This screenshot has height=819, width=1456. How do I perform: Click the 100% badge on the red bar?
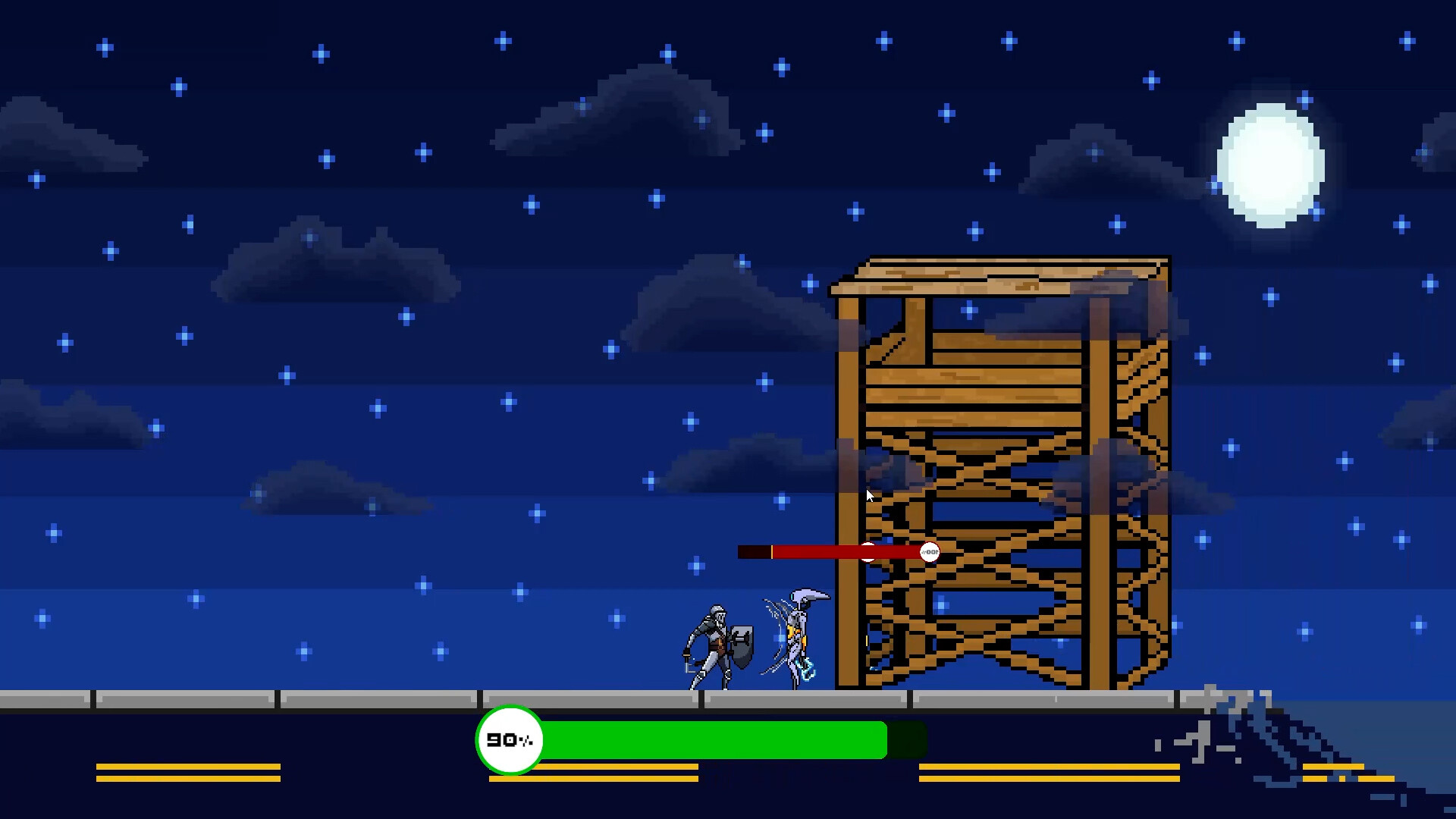click(x=930, y=552)
